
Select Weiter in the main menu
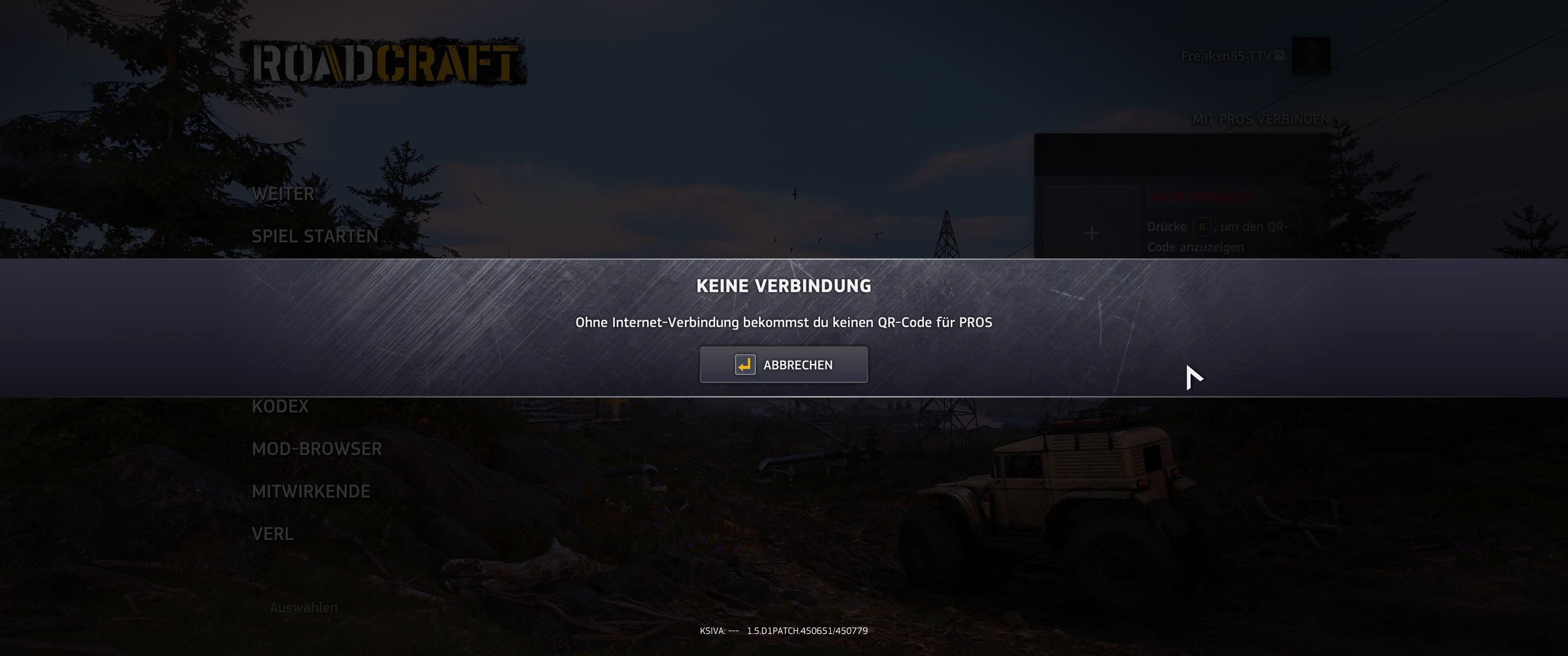pos(284,193)
